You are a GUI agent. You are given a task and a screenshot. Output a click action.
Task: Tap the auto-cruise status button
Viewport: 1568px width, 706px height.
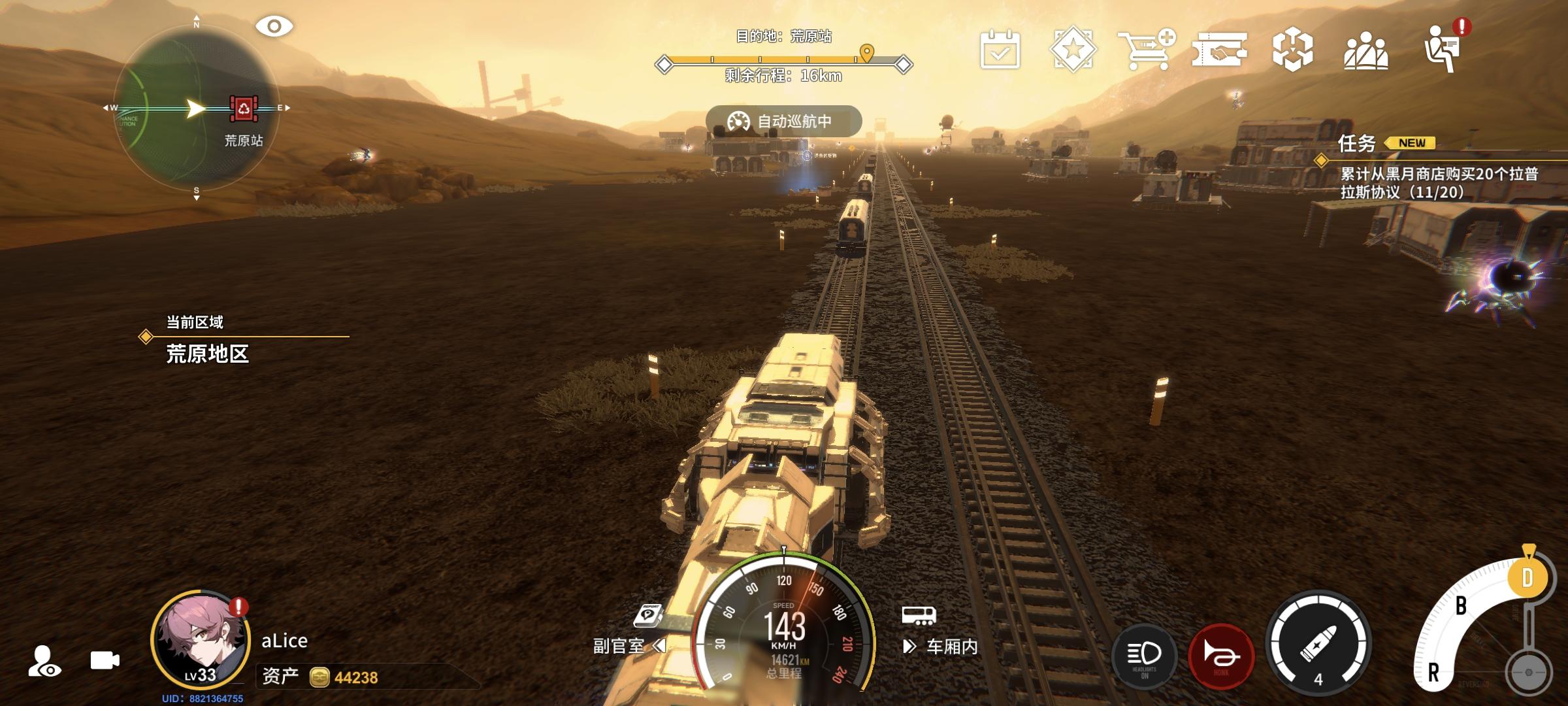click(x=783, y=122)
